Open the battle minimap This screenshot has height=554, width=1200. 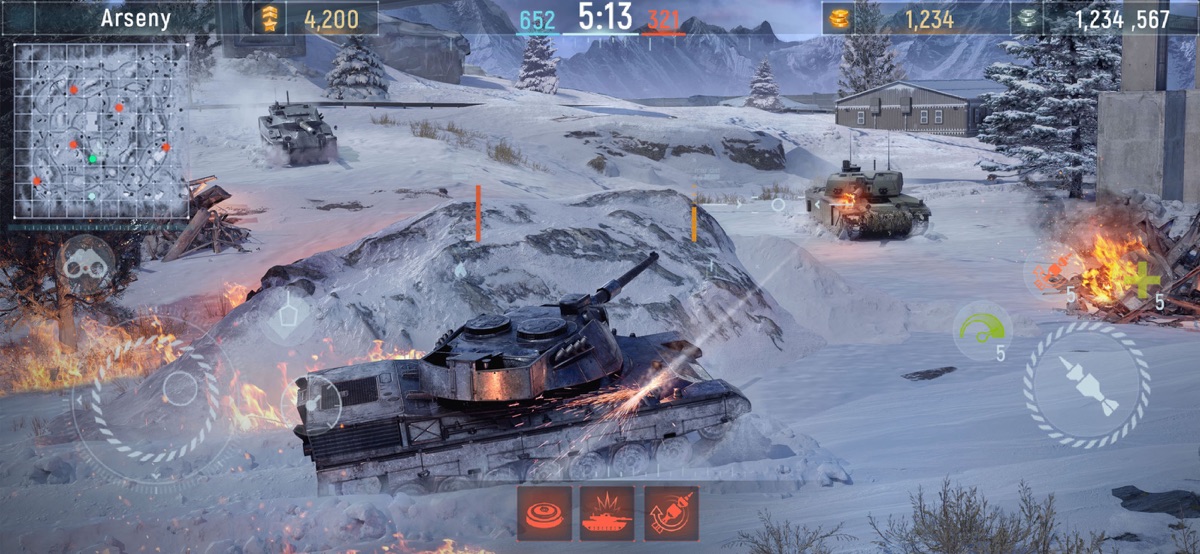click(x=101, y=131)
